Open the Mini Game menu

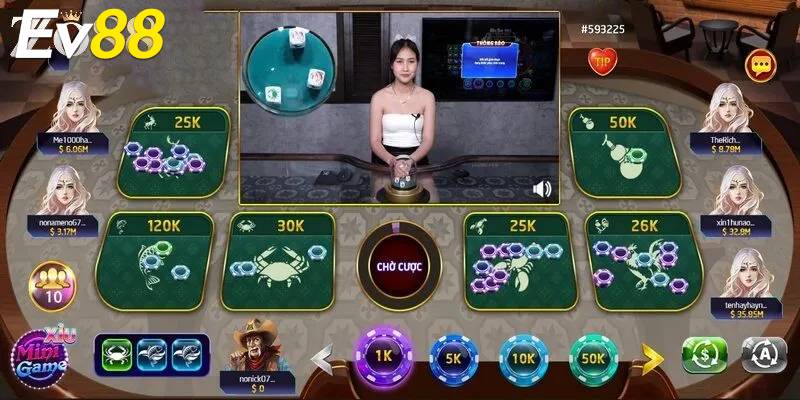40,352
